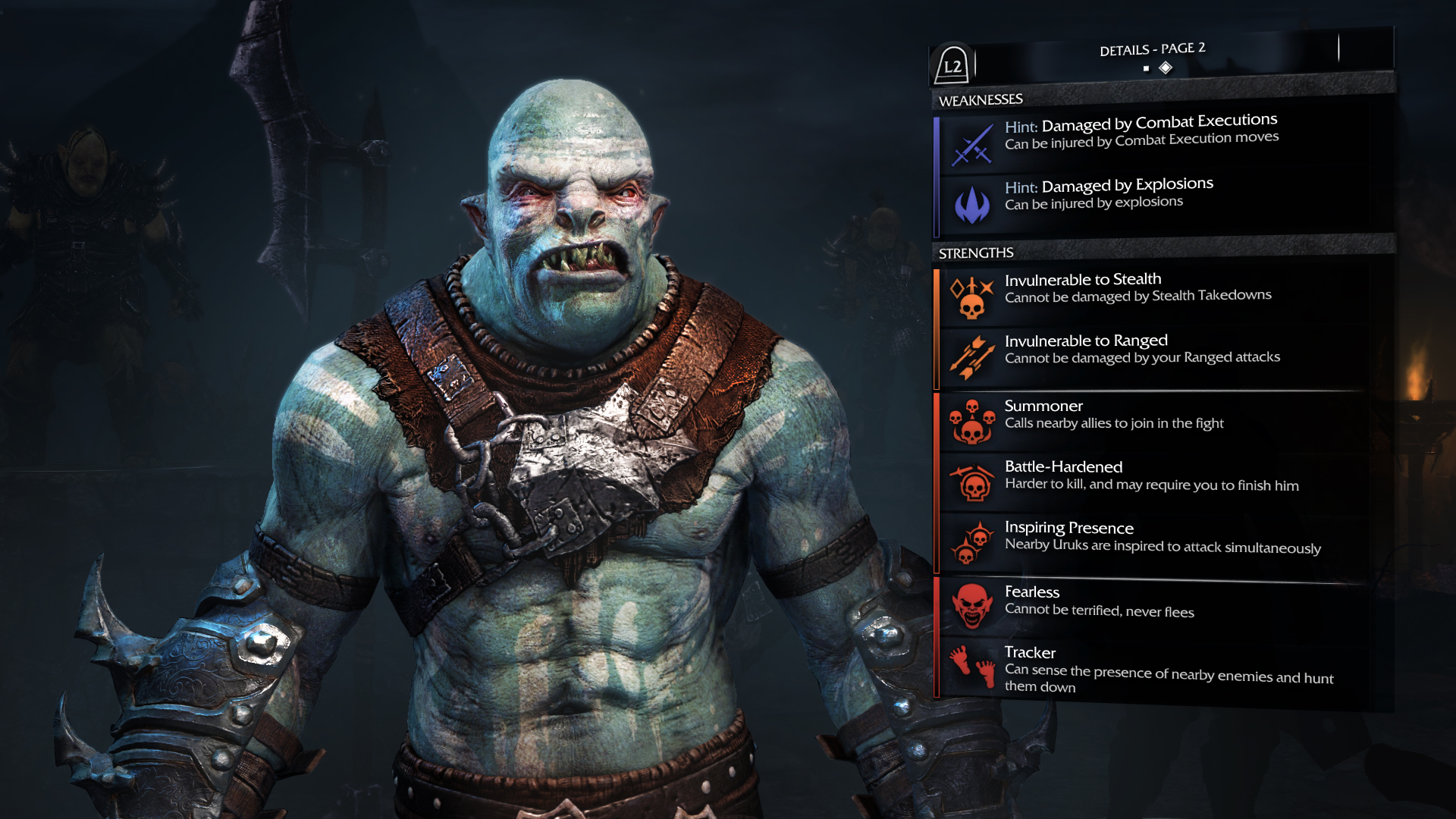Screen dimensions: 1456x819
Task: Select the Damaged by Combat Executions weakness
Action: tap(1141, 131)
